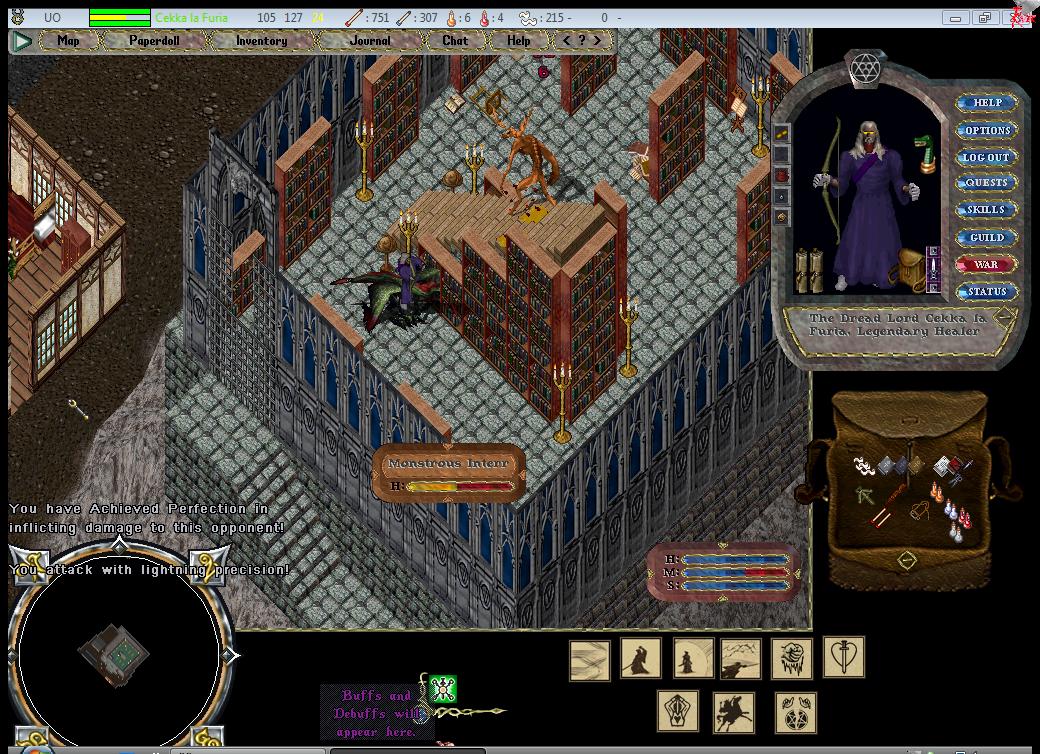1040x754 pixels.
Task: Show the Skills list
Action: point(986,210)
